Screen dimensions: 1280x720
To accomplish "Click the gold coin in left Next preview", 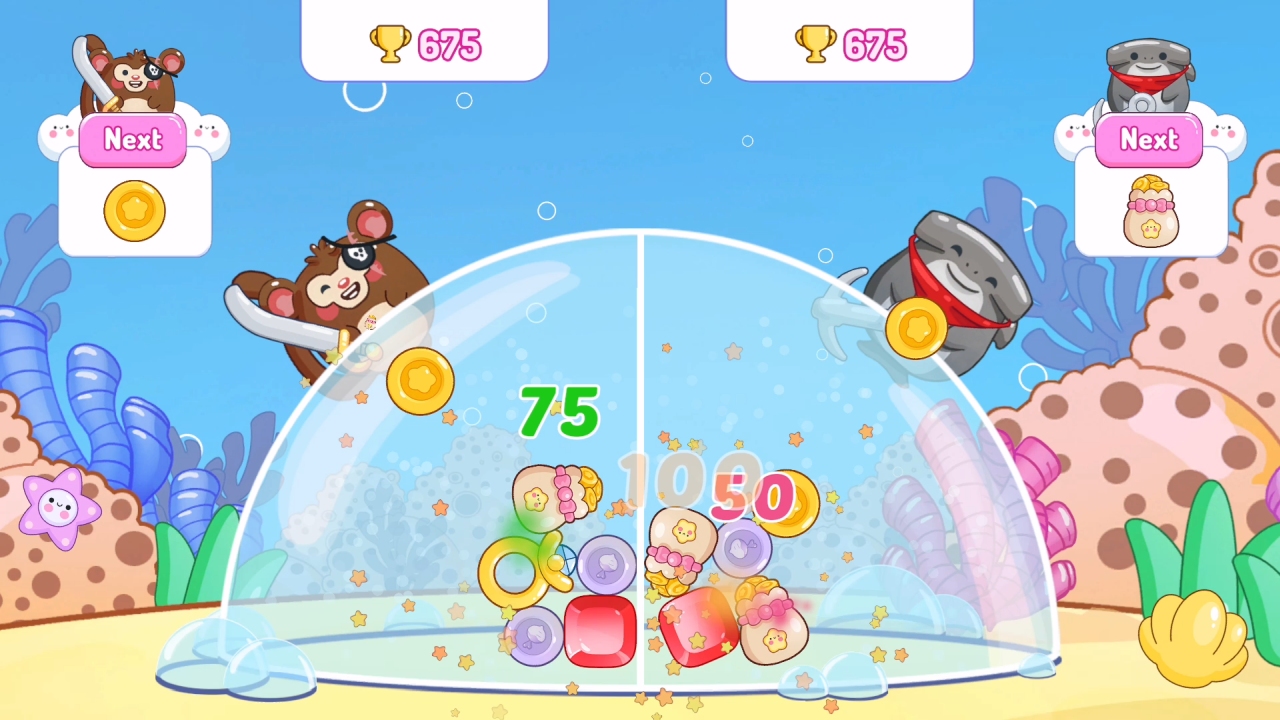I will coord(133,211).
